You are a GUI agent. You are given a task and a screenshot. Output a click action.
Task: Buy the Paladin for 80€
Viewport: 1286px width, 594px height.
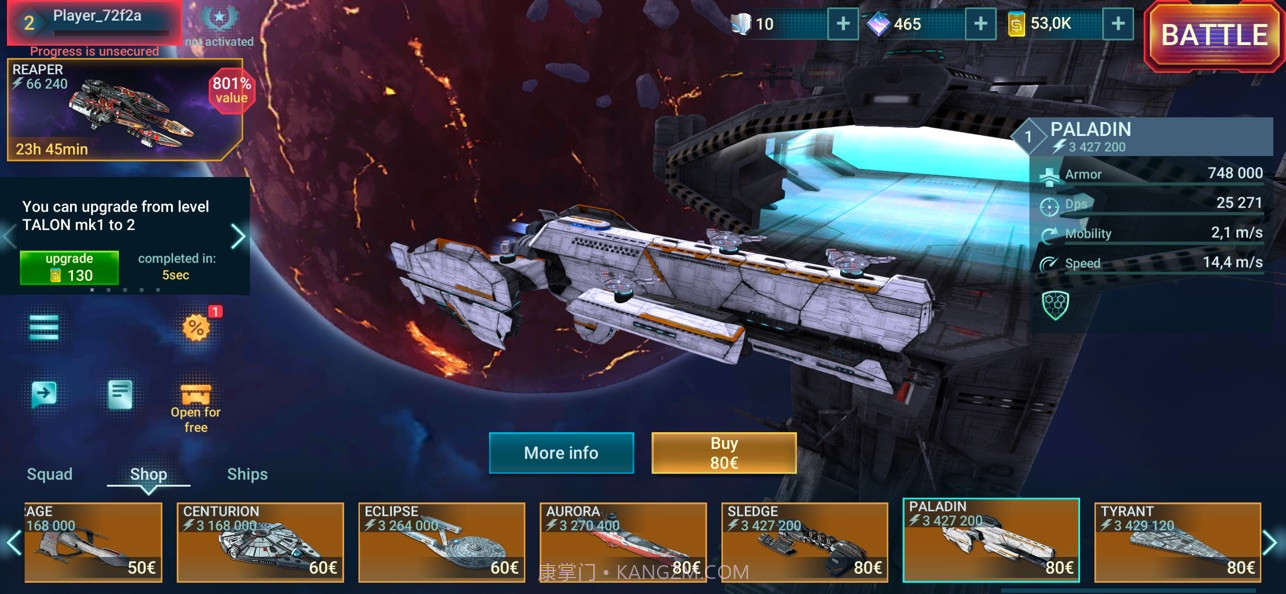tap(723, 453)
